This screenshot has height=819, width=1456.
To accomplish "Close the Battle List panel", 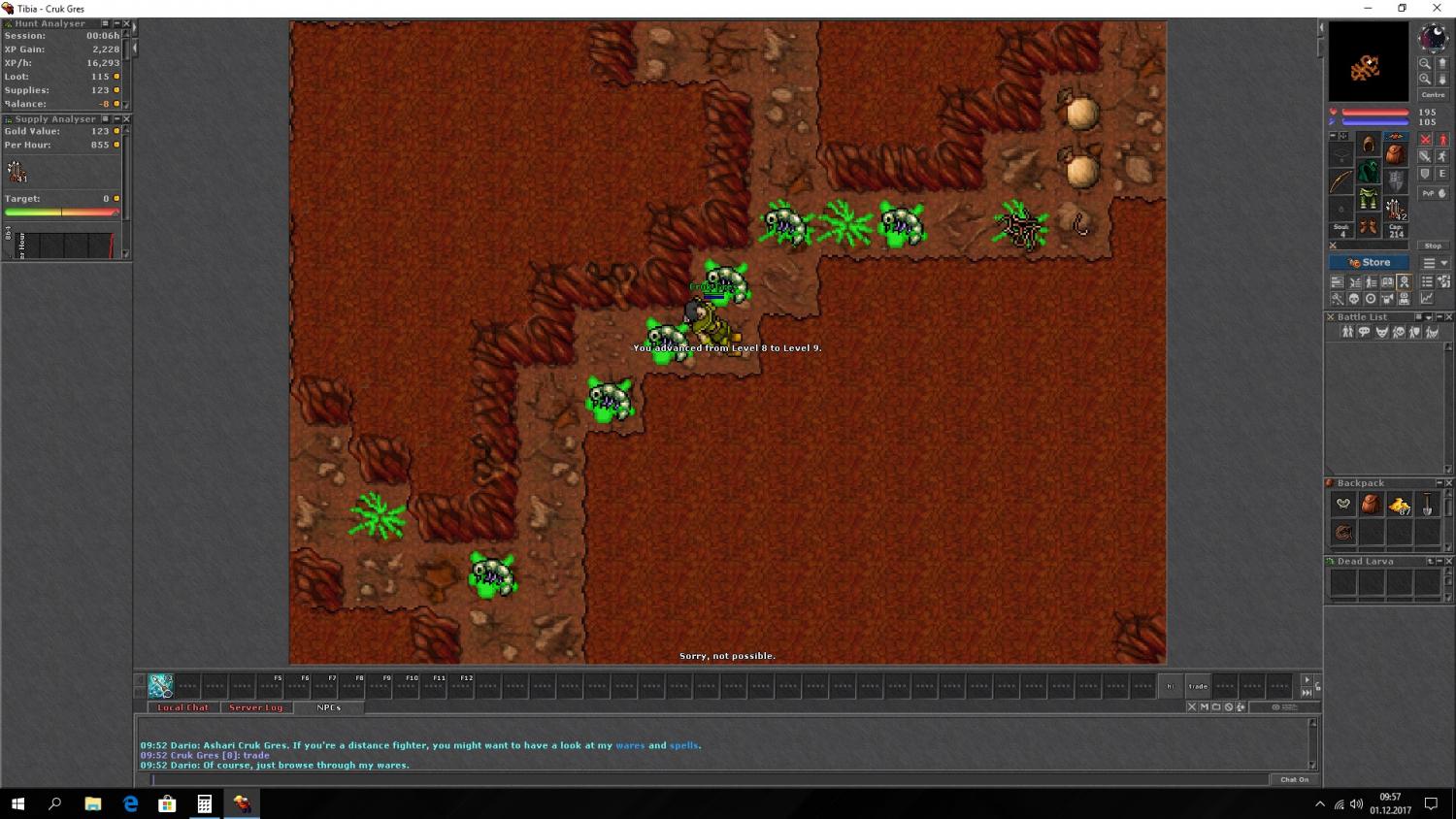I will pos(1449,317).
